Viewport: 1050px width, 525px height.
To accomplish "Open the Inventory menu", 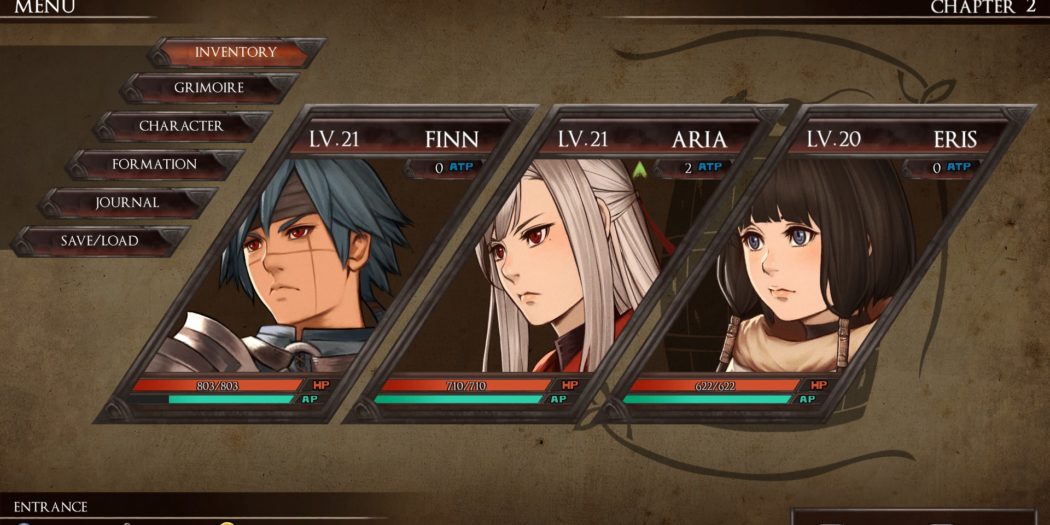I will pos(236,52).
